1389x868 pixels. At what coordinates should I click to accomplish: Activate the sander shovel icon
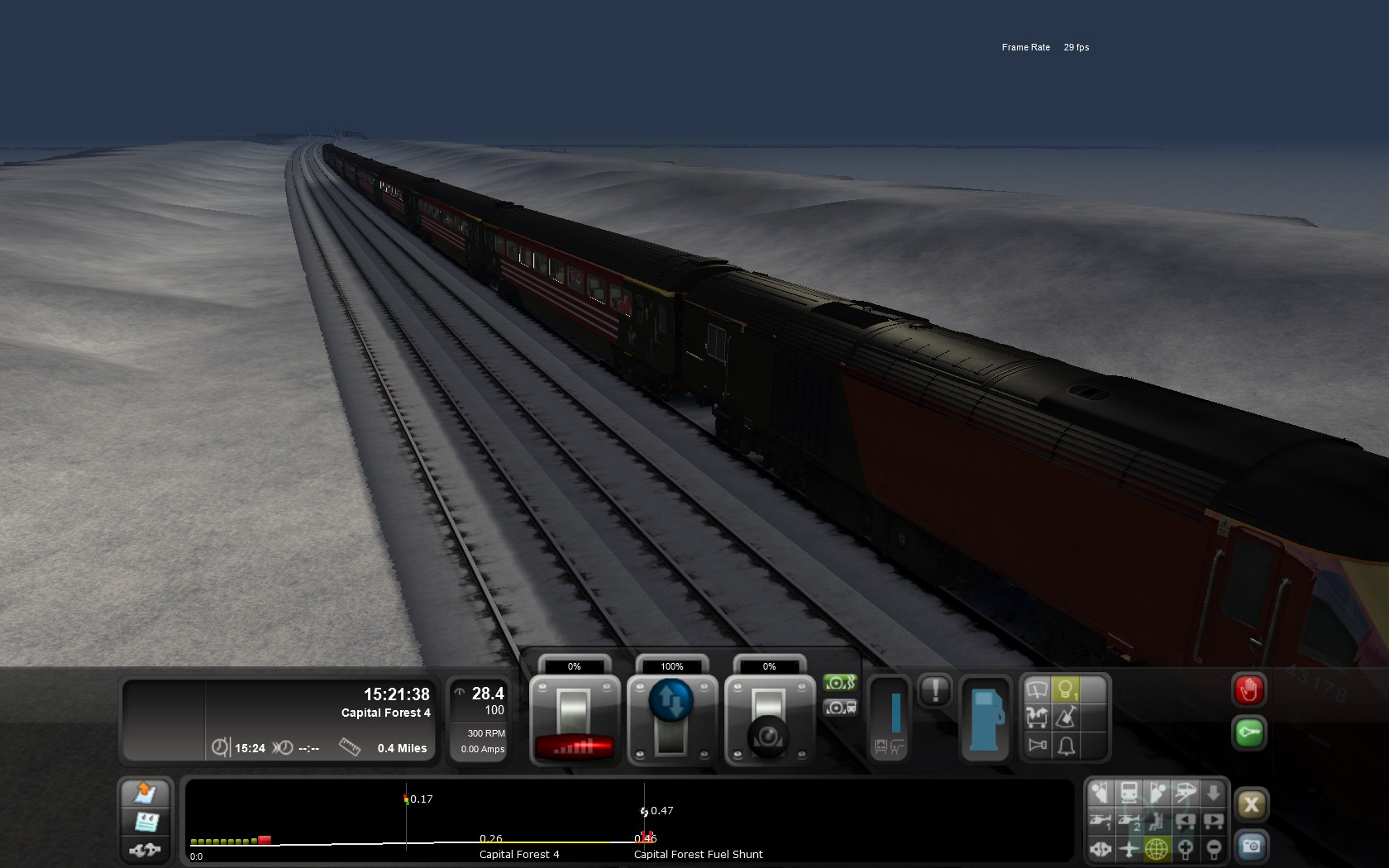point(1066,717)
